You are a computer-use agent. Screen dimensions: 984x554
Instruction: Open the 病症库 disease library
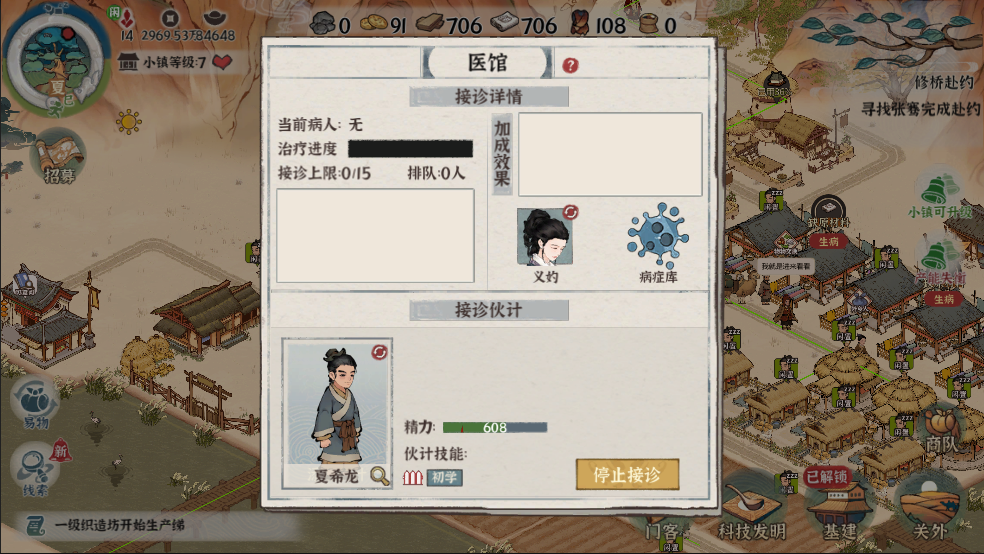pyautogui.click(x=657, y=241)
